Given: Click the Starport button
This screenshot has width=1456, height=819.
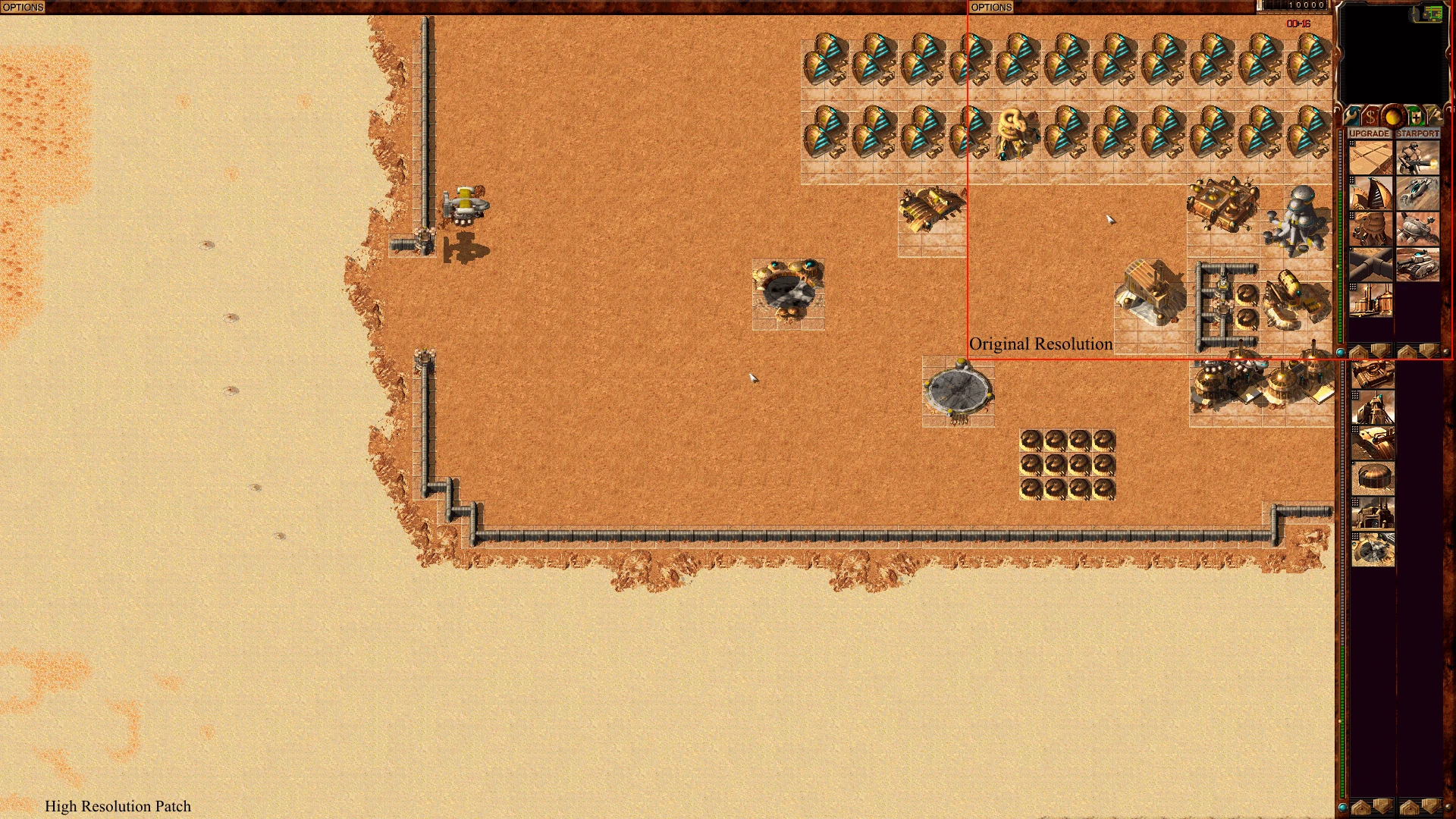Looking at the screenshot, I should (x=1417, y=133).
